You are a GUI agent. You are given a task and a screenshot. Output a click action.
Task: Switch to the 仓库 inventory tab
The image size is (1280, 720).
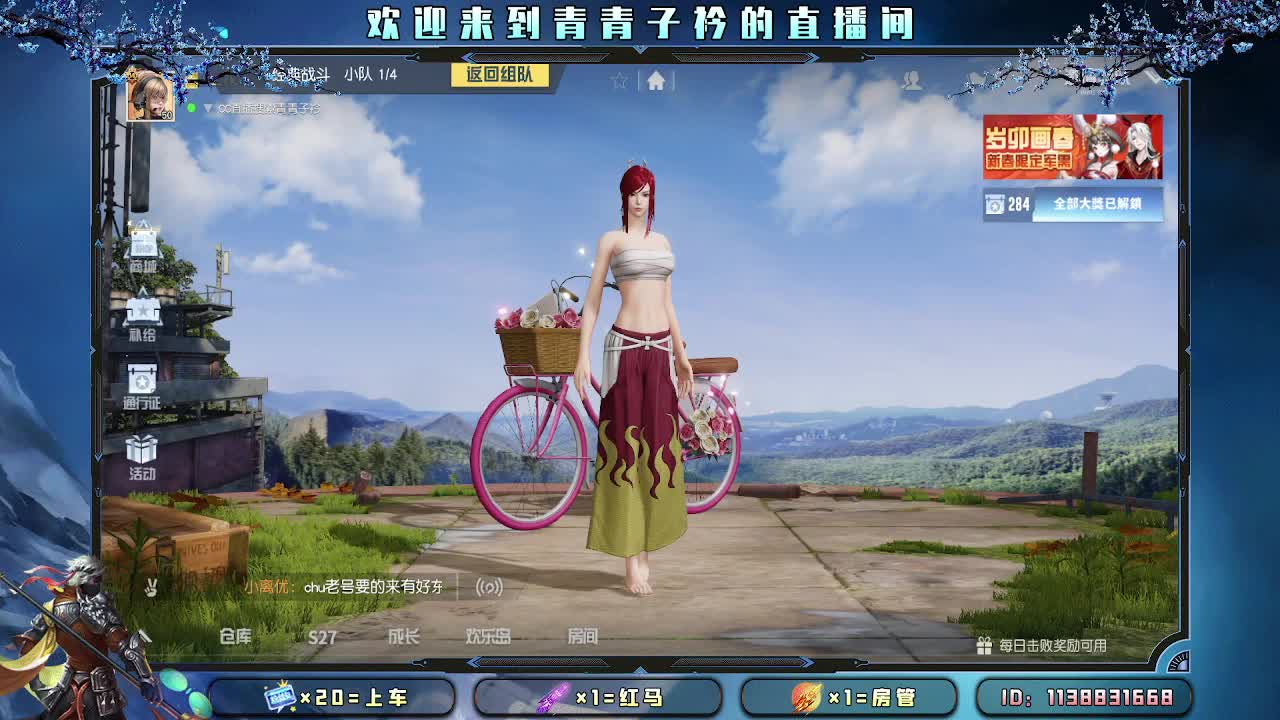235,635
